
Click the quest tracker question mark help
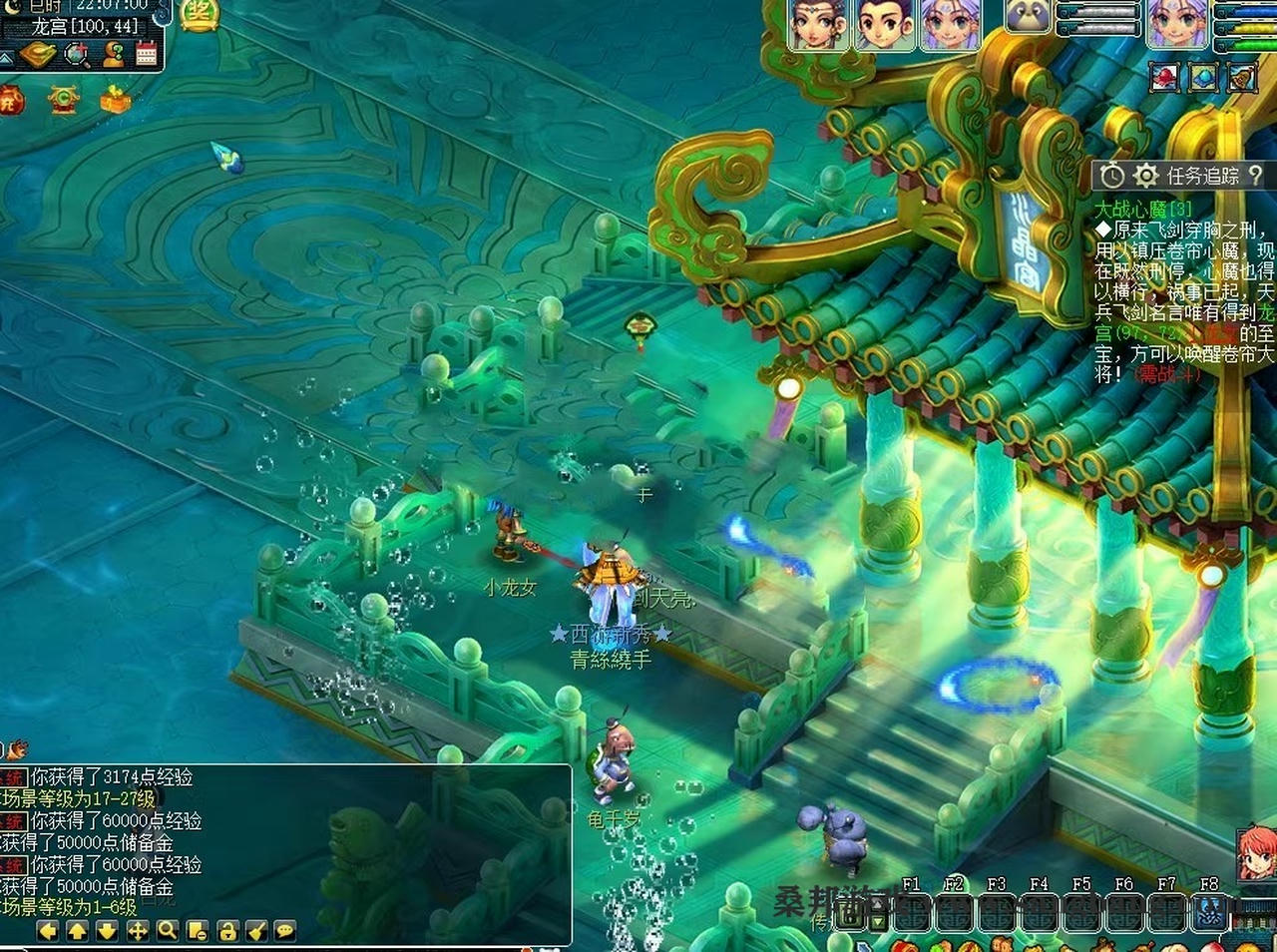[x=1255, y=176]
